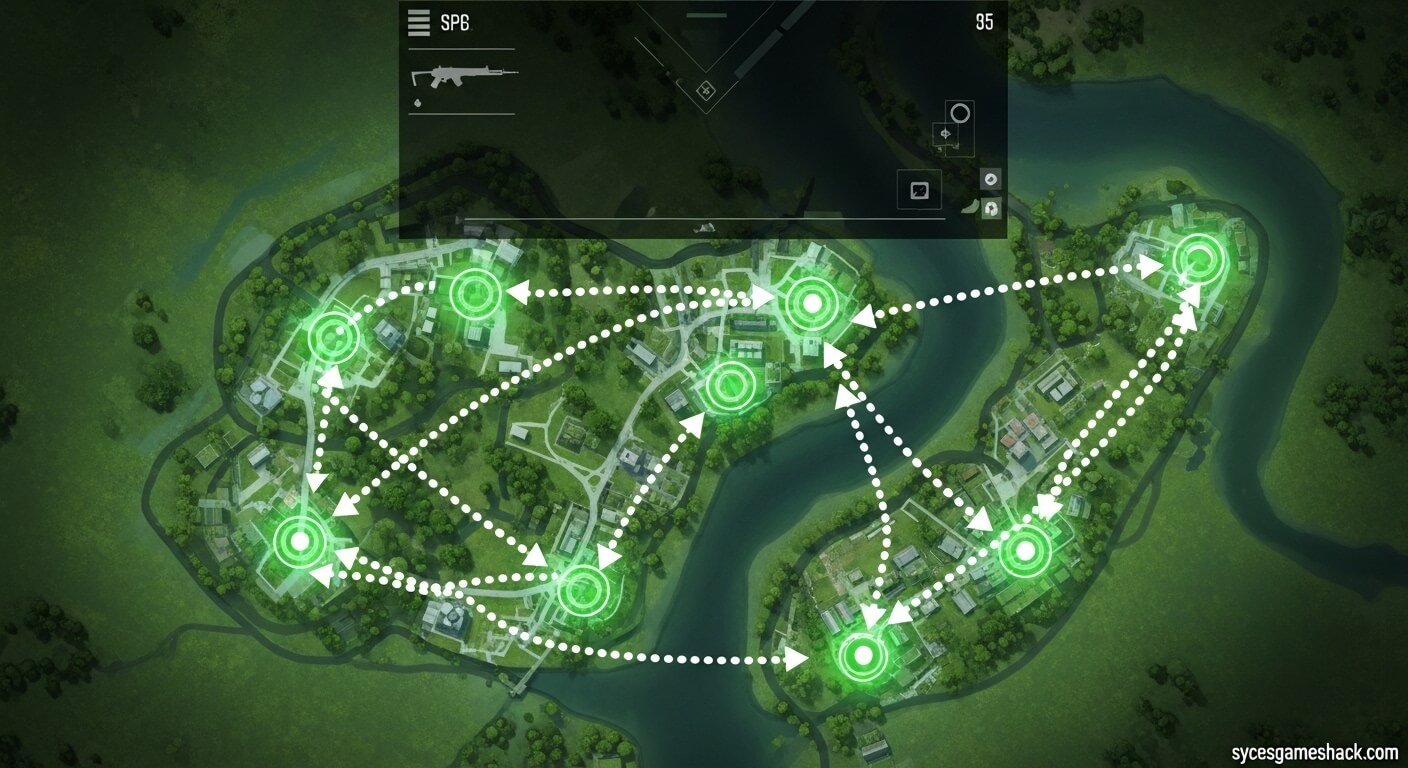
Task: Select the diamond waypoint marker near the riverbank
Action: pyautogui.click(x=708, y=91)
